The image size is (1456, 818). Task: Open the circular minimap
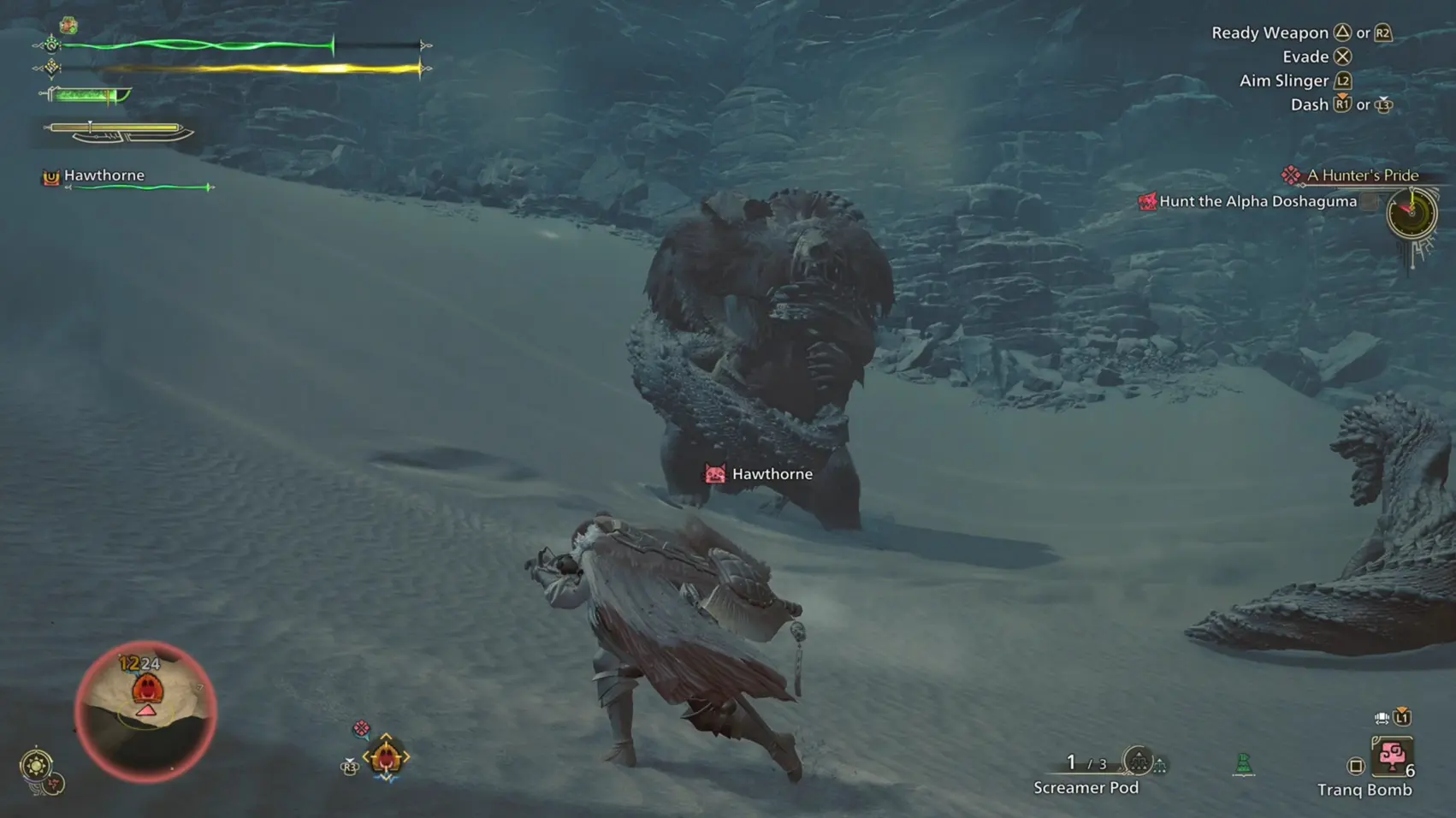[145, 712]
